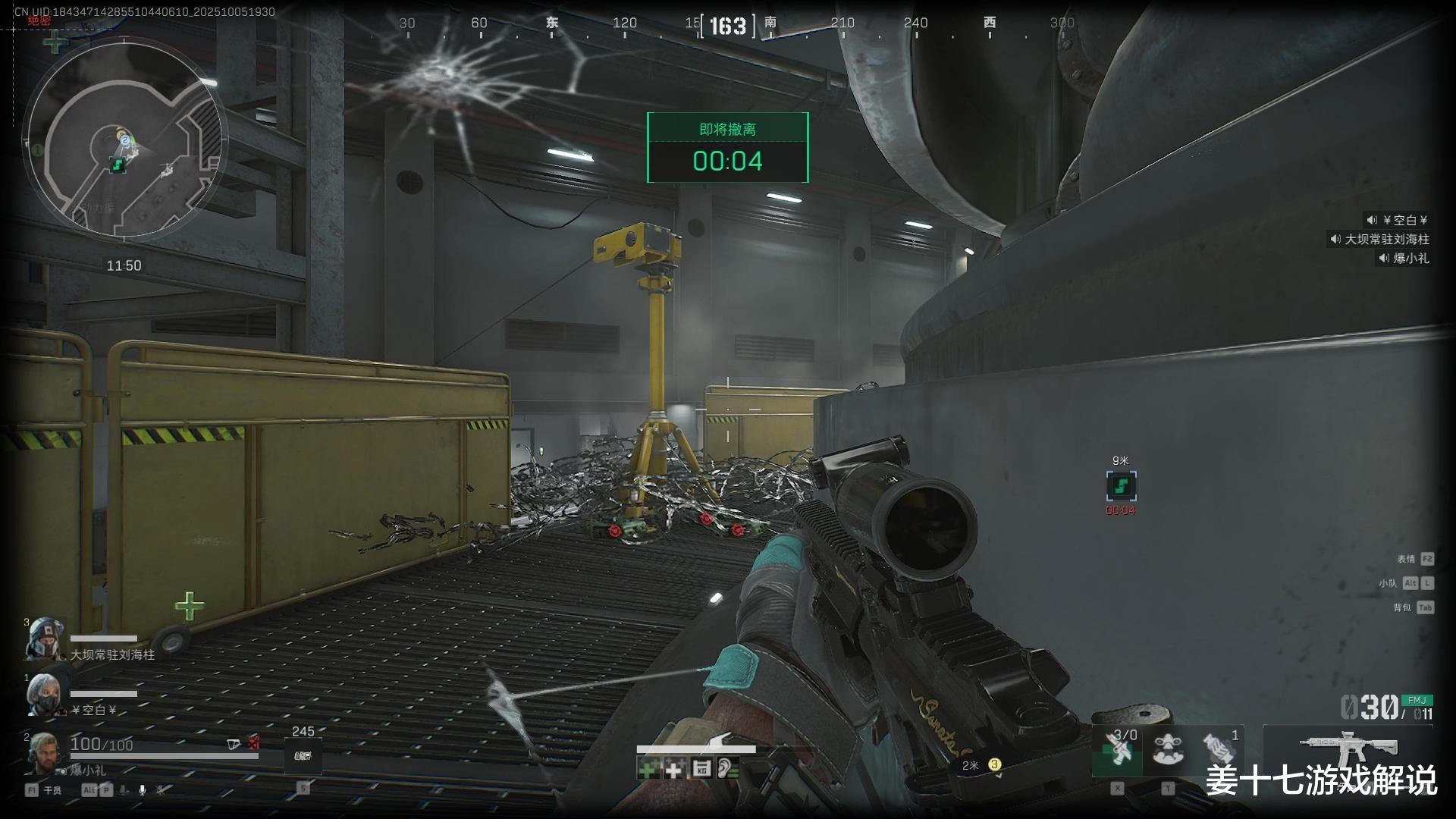Click the weight KG status icon
Image resolution: width=1456 pixels, height=819 pixels.
point(701,770)
